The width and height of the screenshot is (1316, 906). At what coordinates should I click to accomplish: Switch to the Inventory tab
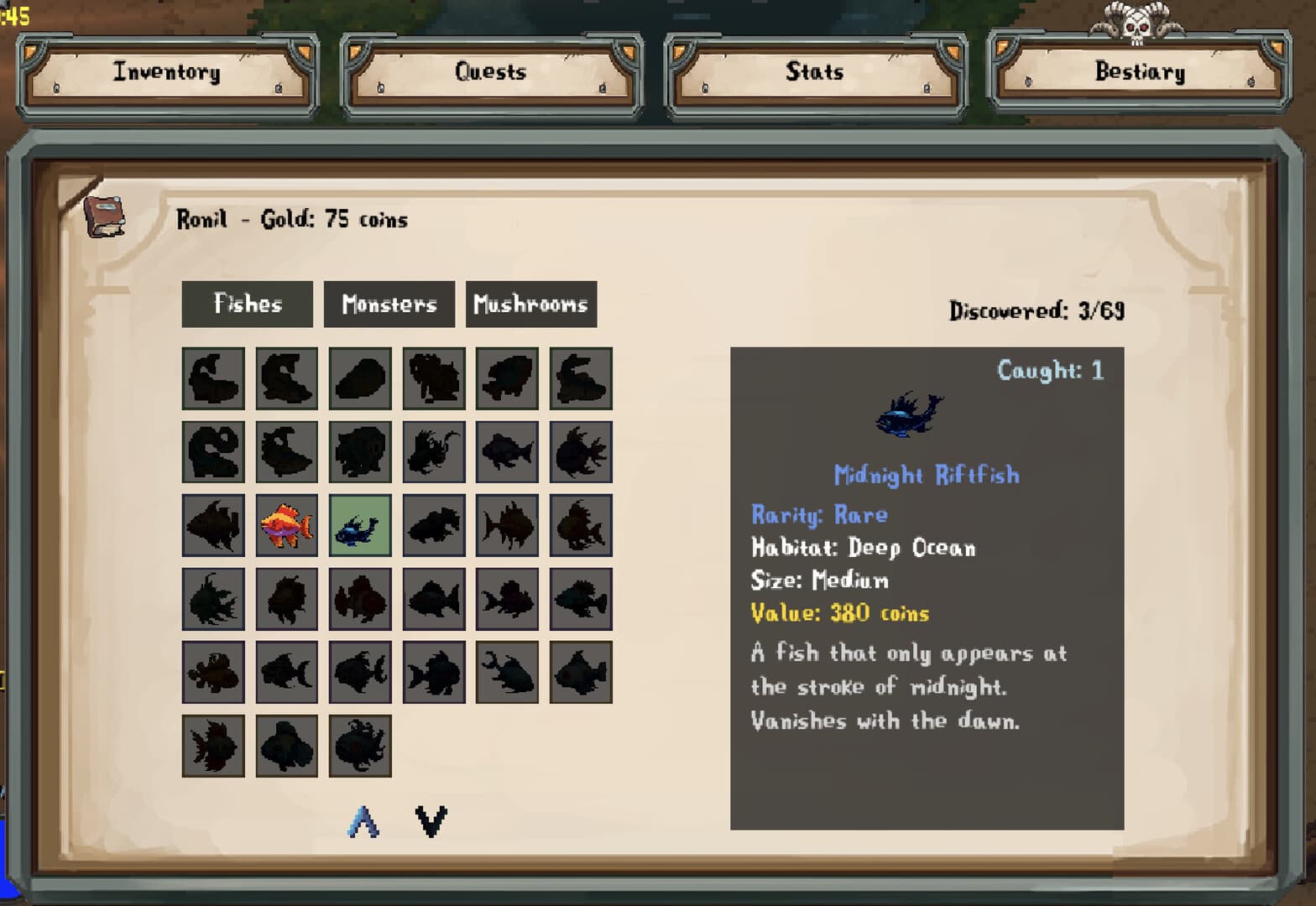point(165,72)
